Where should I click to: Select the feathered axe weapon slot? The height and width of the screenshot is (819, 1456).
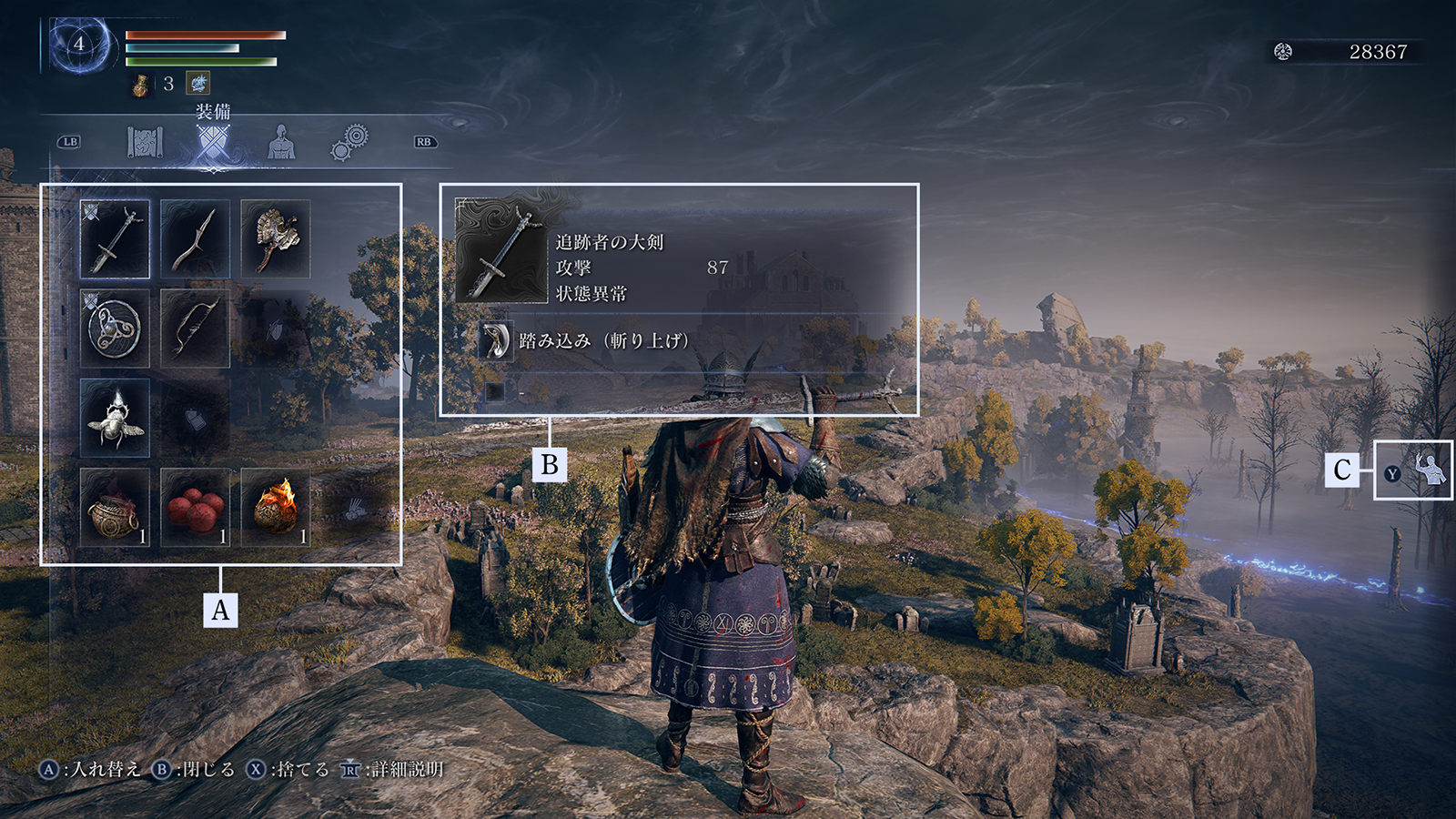[x=275, y=238]
